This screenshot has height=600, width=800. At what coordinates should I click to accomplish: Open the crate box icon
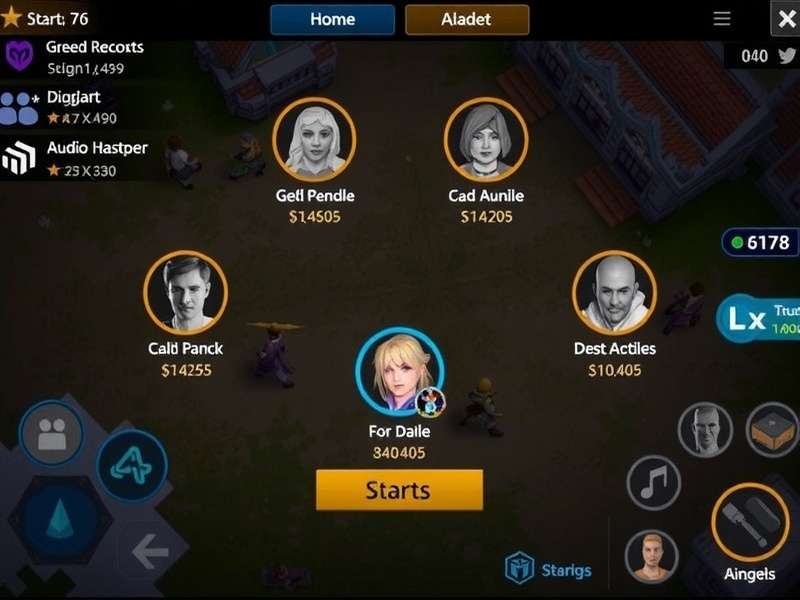772,429
